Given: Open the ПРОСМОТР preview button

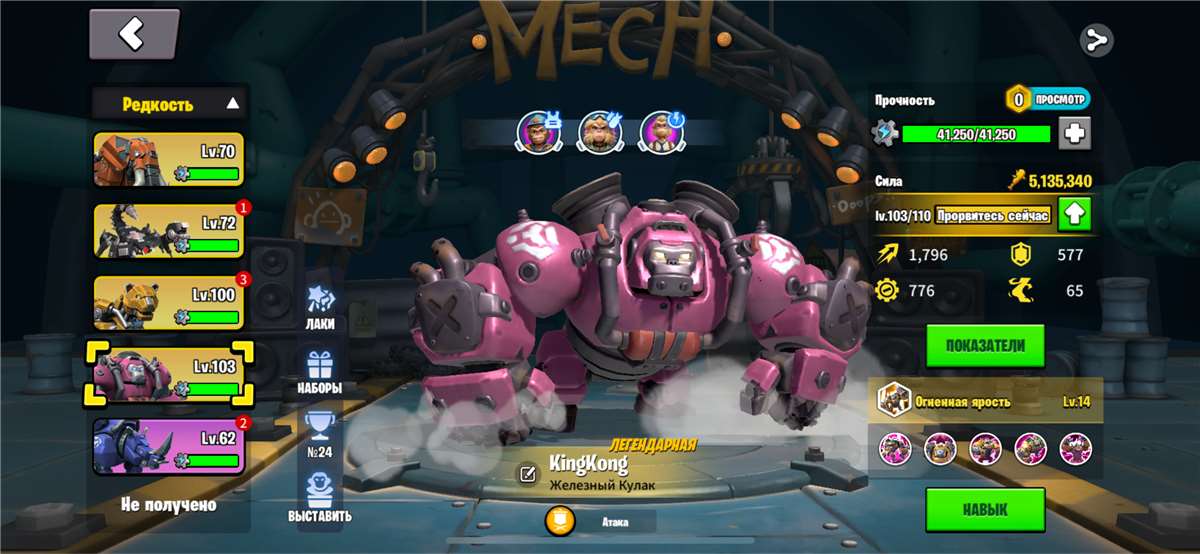Looking at the screenshot, I should pos(1048,99).
